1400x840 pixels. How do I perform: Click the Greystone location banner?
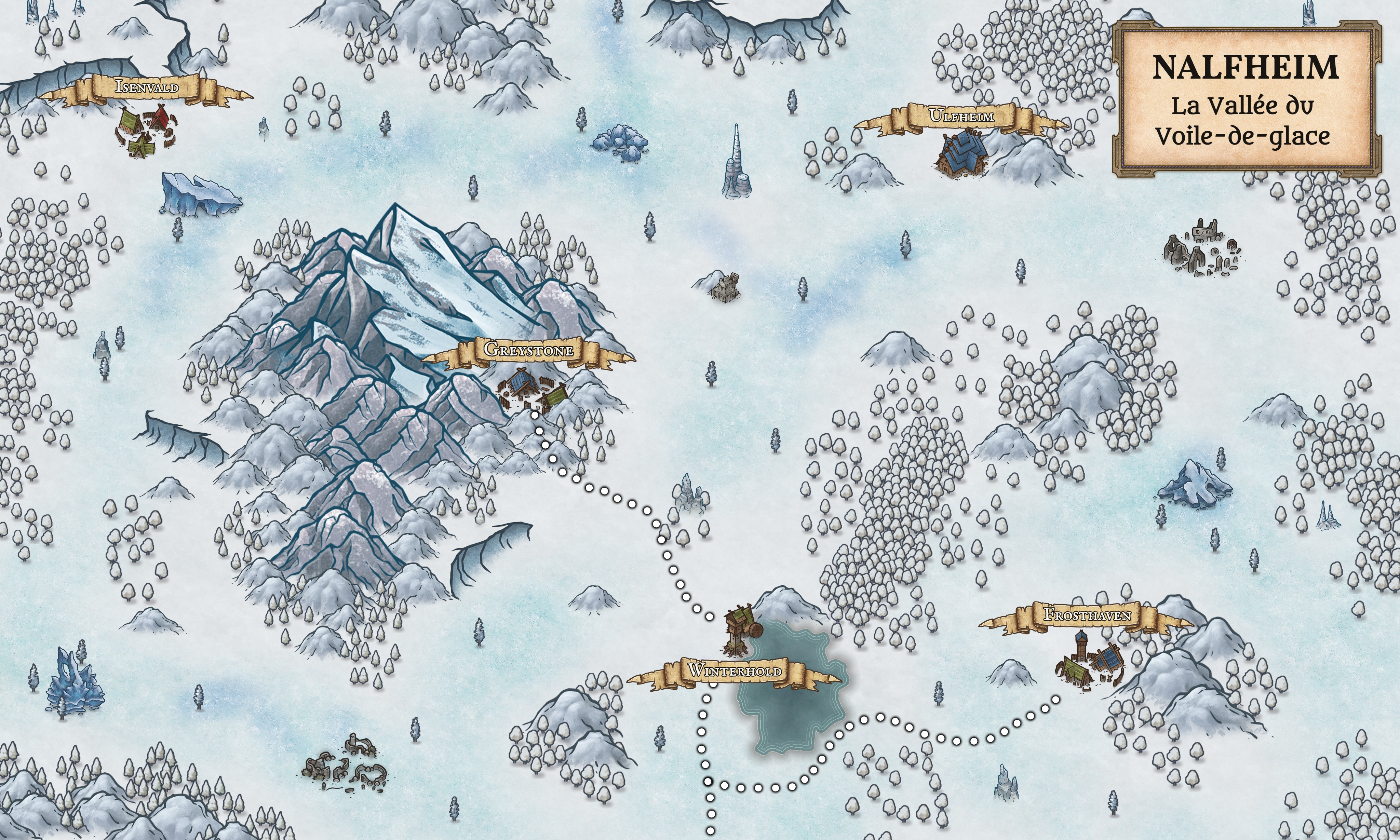528,350
